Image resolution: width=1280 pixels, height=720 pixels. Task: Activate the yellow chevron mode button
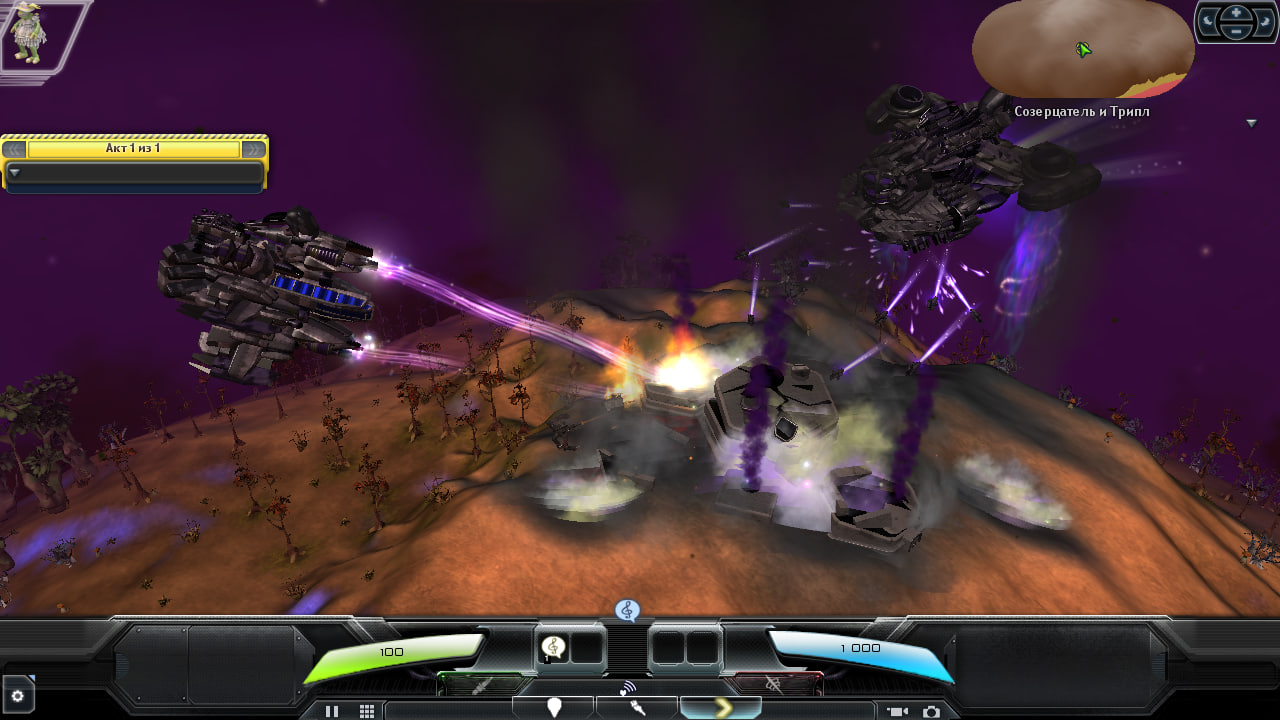pyautogui.click(x=719, y=708)
